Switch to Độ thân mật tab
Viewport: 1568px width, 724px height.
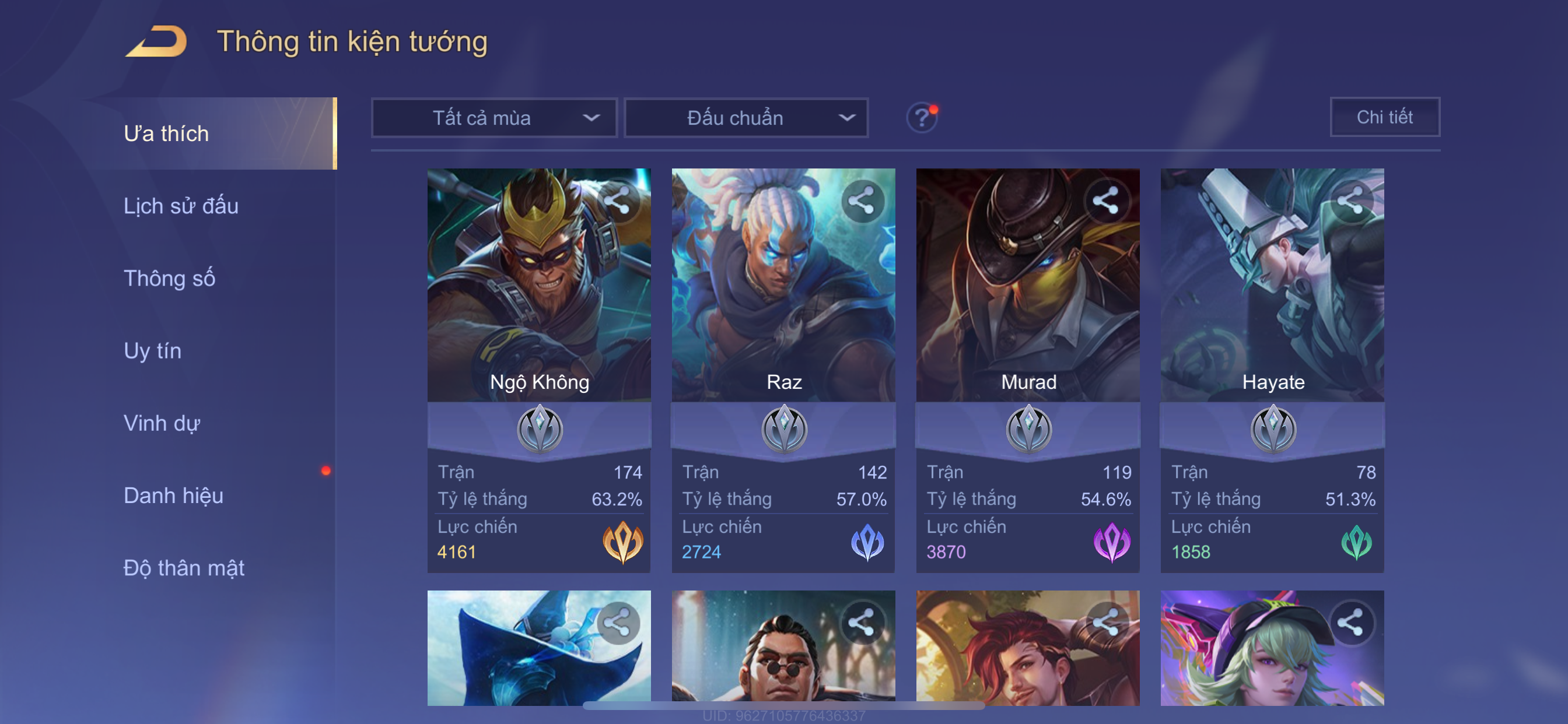tap(184, 568)
